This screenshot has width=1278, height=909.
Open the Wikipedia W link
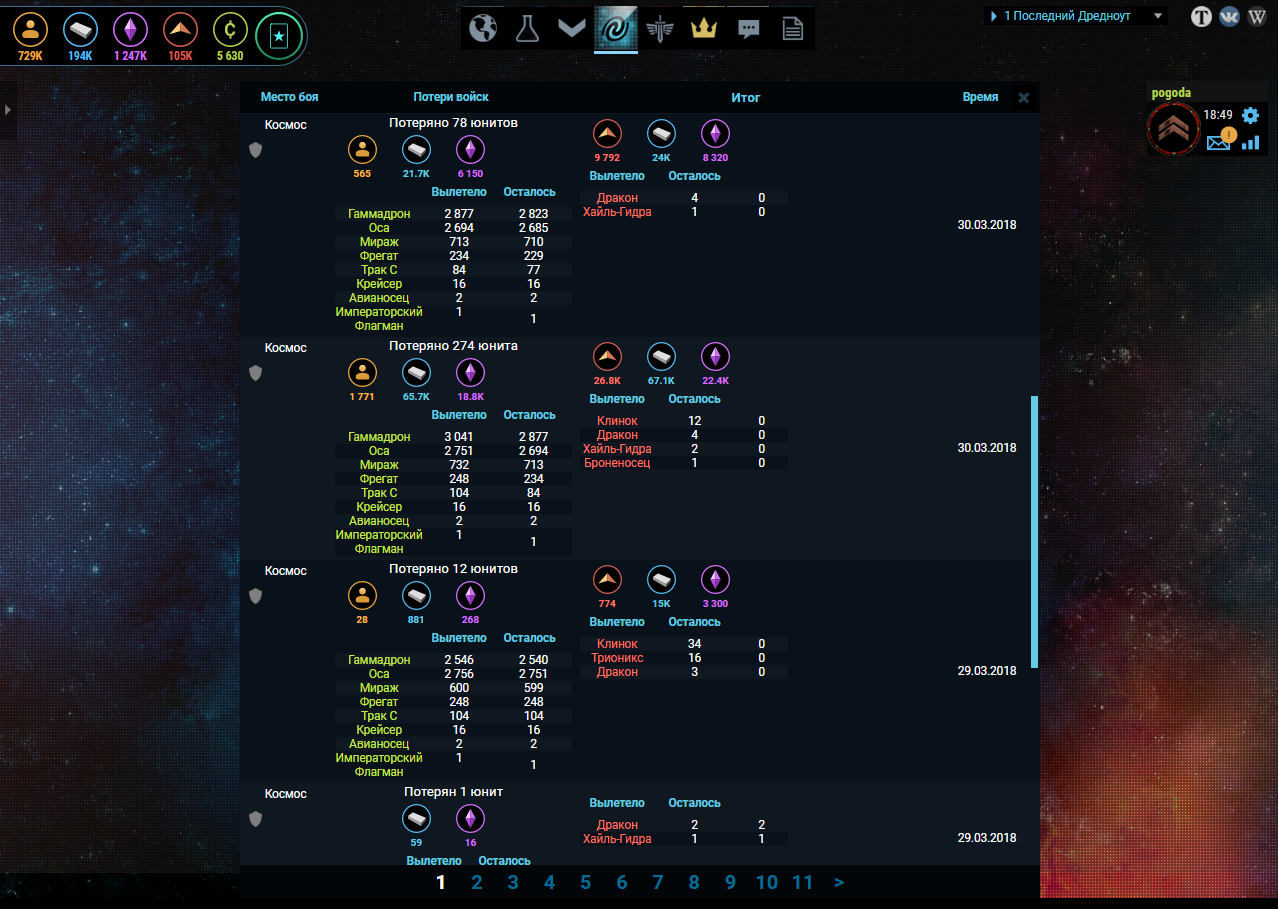pos(1257,16)
